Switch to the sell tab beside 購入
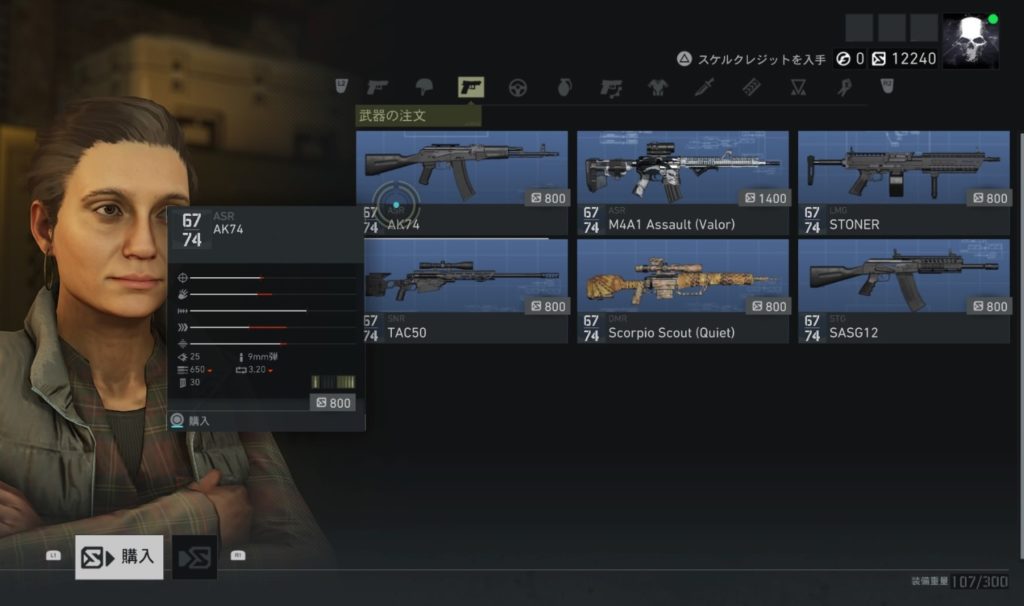The height and width of the screenshot is (606, 1024). [x=194, y=557]
